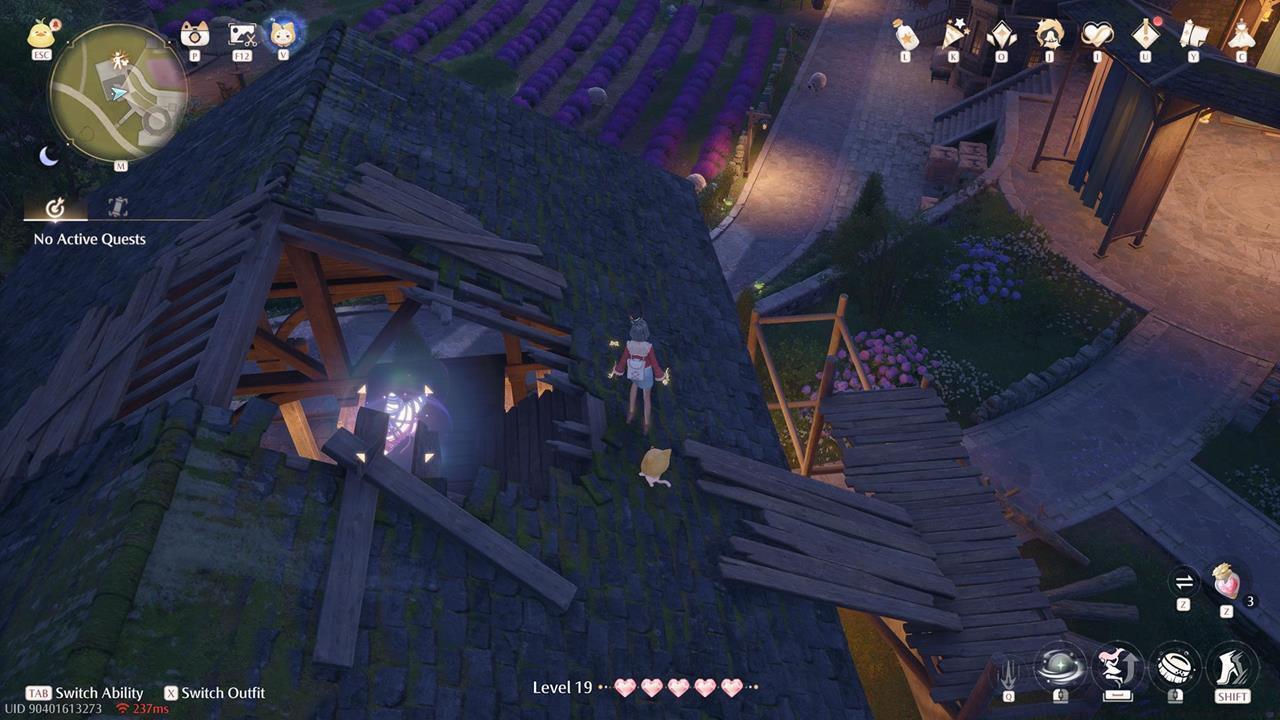This screenshot has height=720, width=1280.
Task: Open the Heart of Infinity heart icon
Action: [x=1095, y=33]
